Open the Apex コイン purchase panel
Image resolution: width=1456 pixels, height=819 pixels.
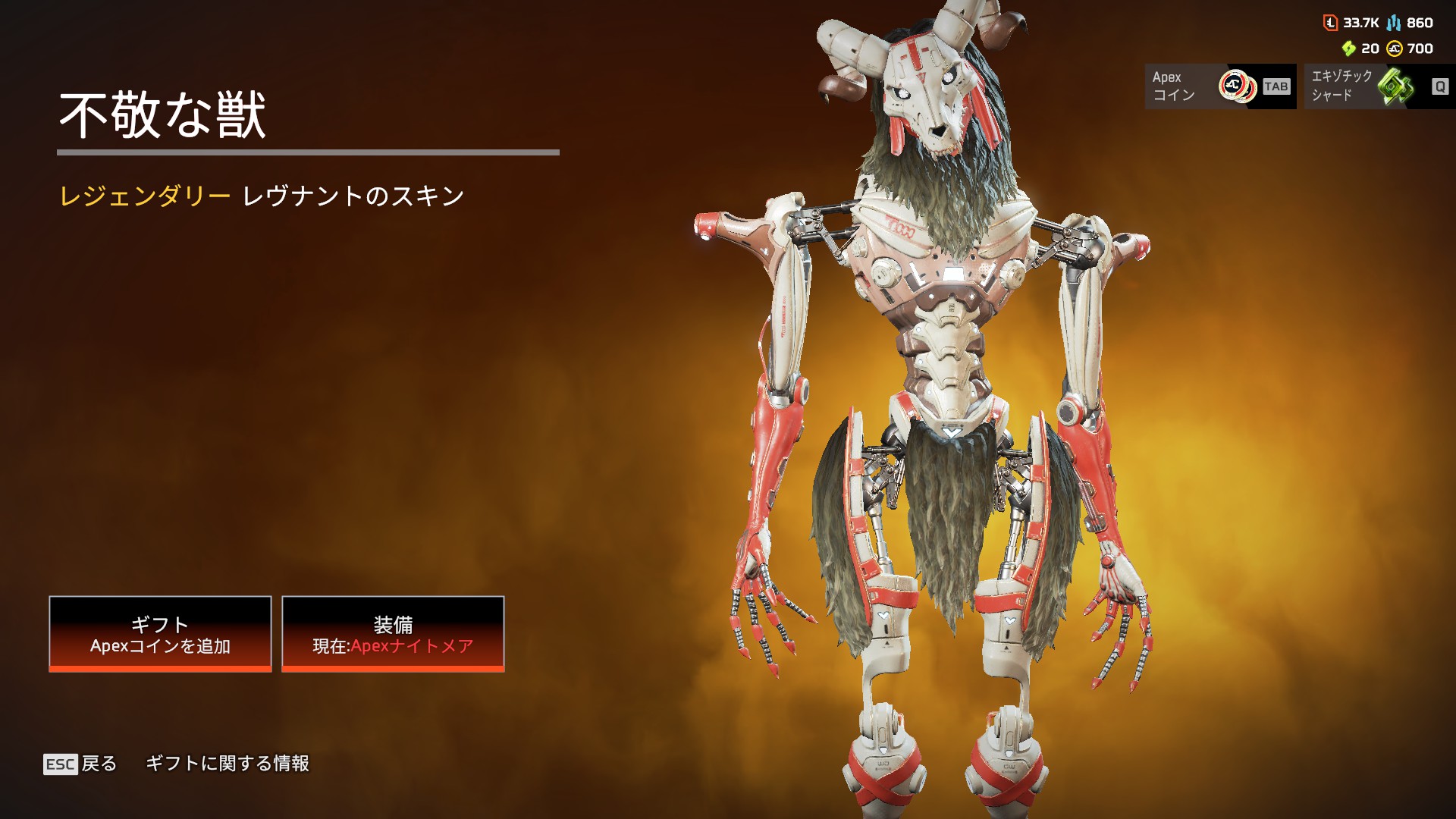pos(1219,86)
